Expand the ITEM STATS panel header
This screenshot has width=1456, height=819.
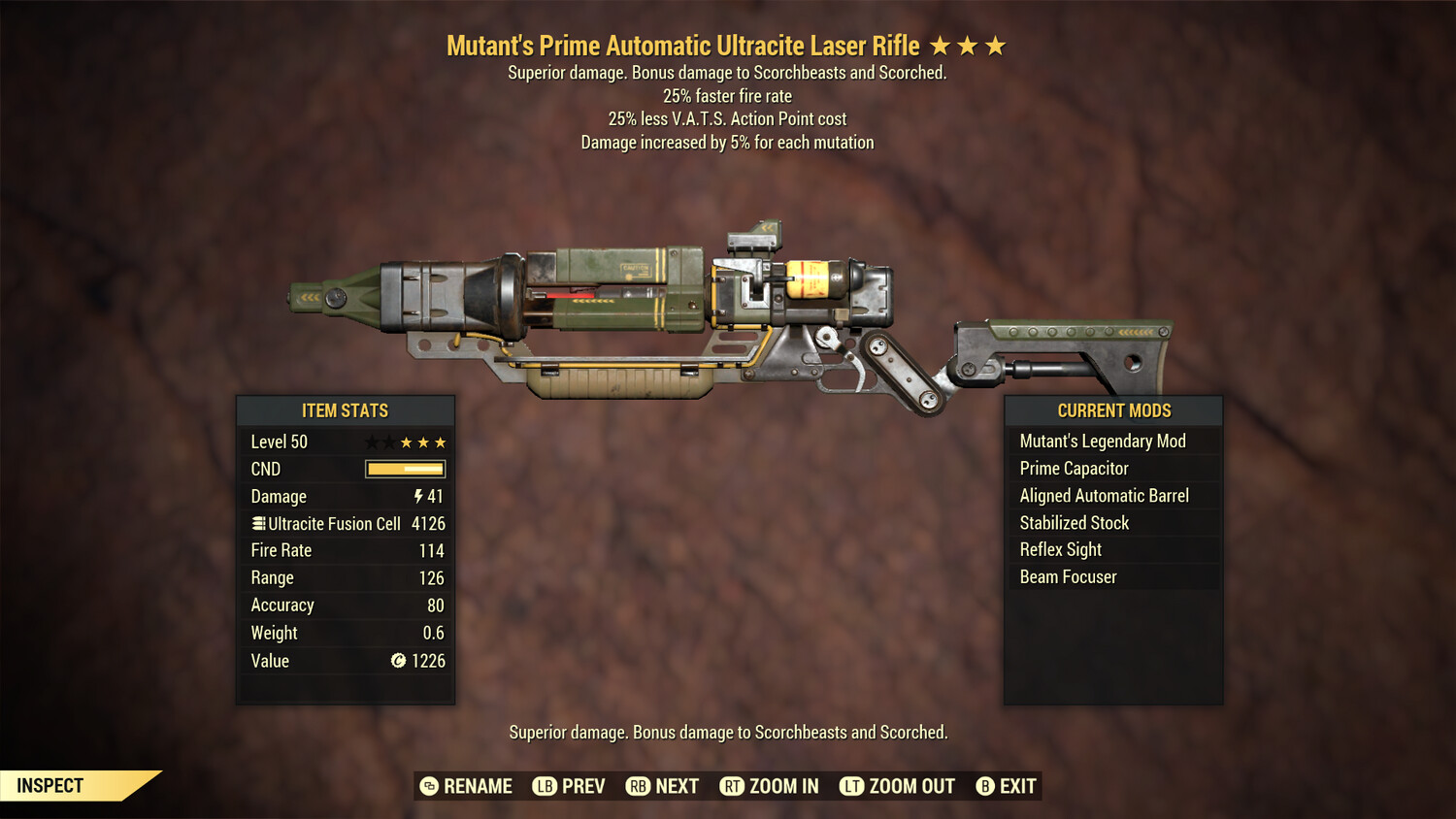[x=346, y=410]
